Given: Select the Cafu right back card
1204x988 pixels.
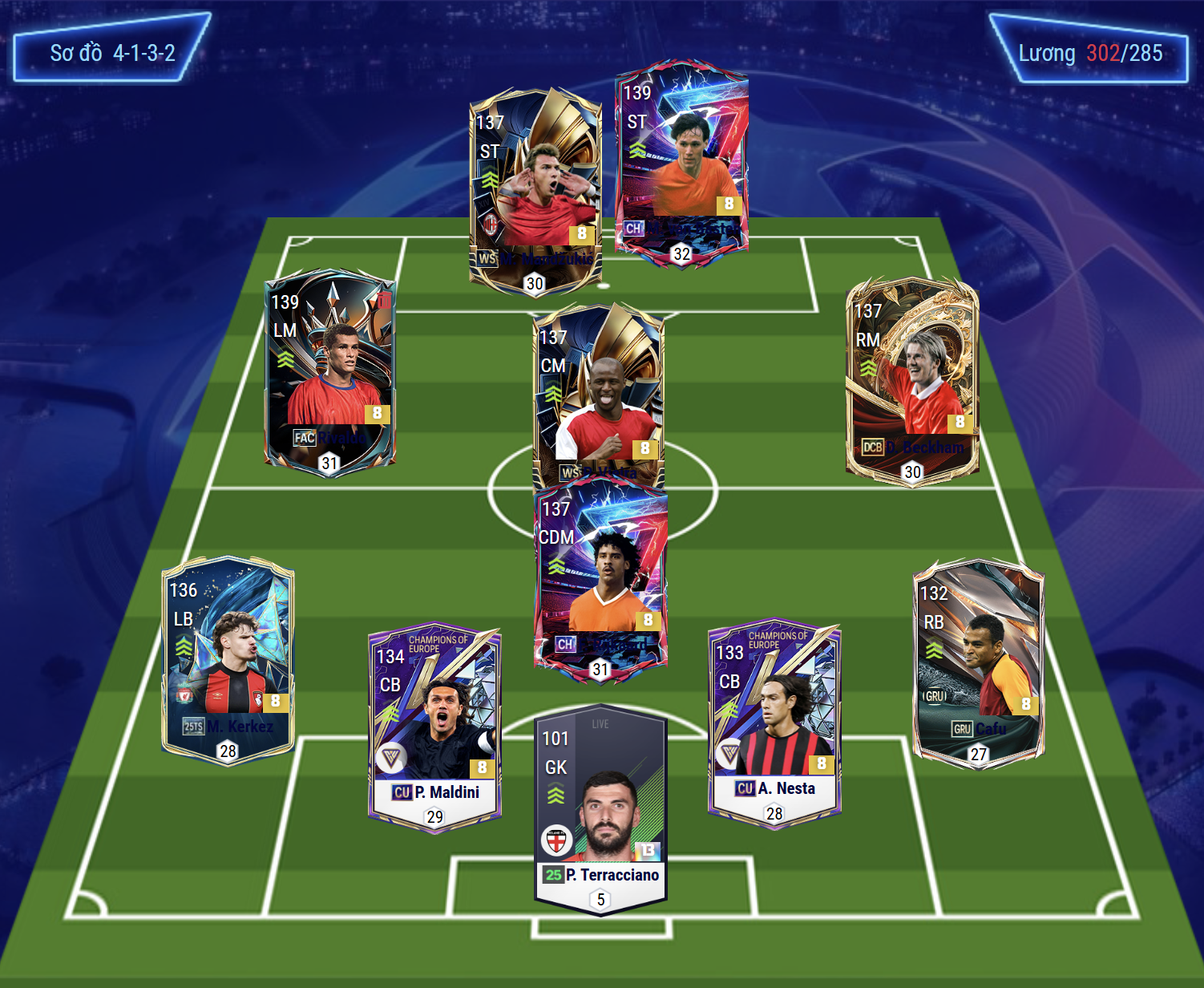Looking at the screenshot, I should (x=978, y=663).
